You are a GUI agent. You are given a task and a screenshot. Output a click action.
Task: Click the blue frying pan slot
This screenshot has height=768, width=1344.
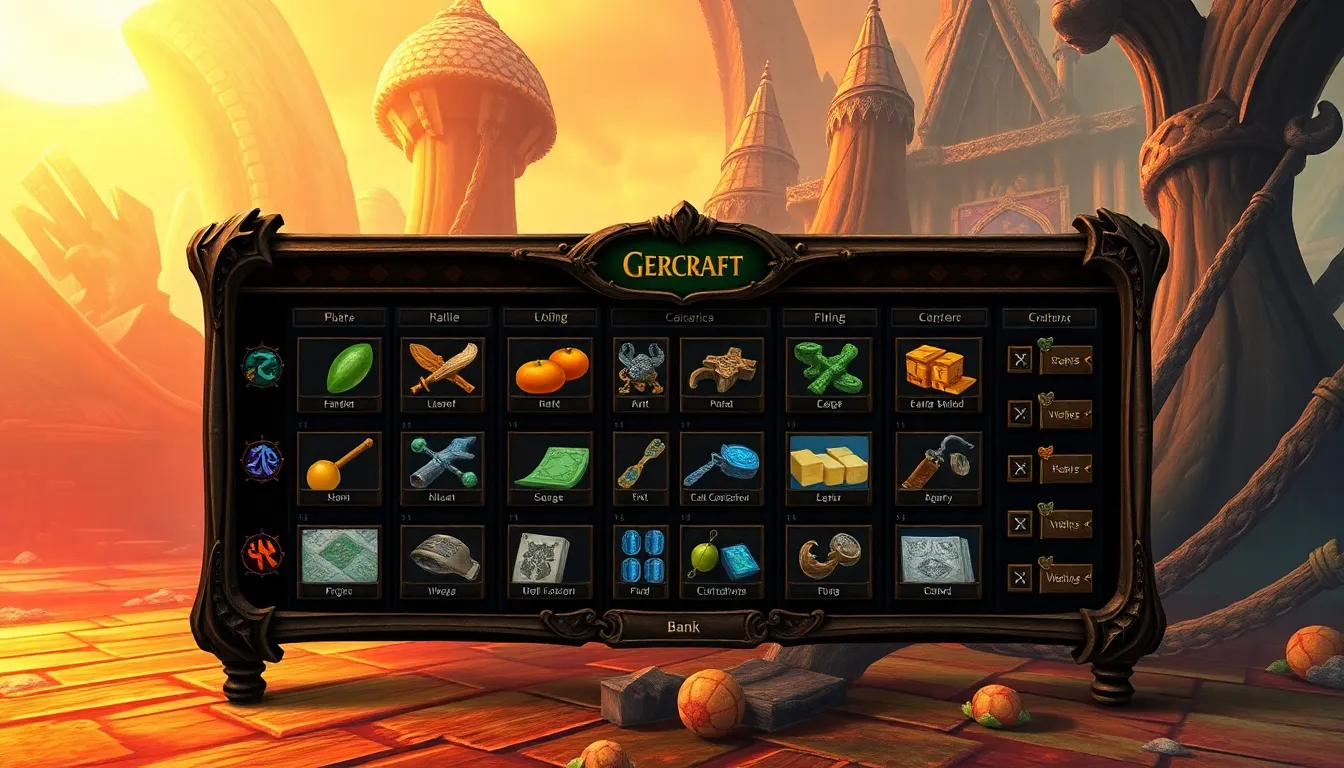721,464
